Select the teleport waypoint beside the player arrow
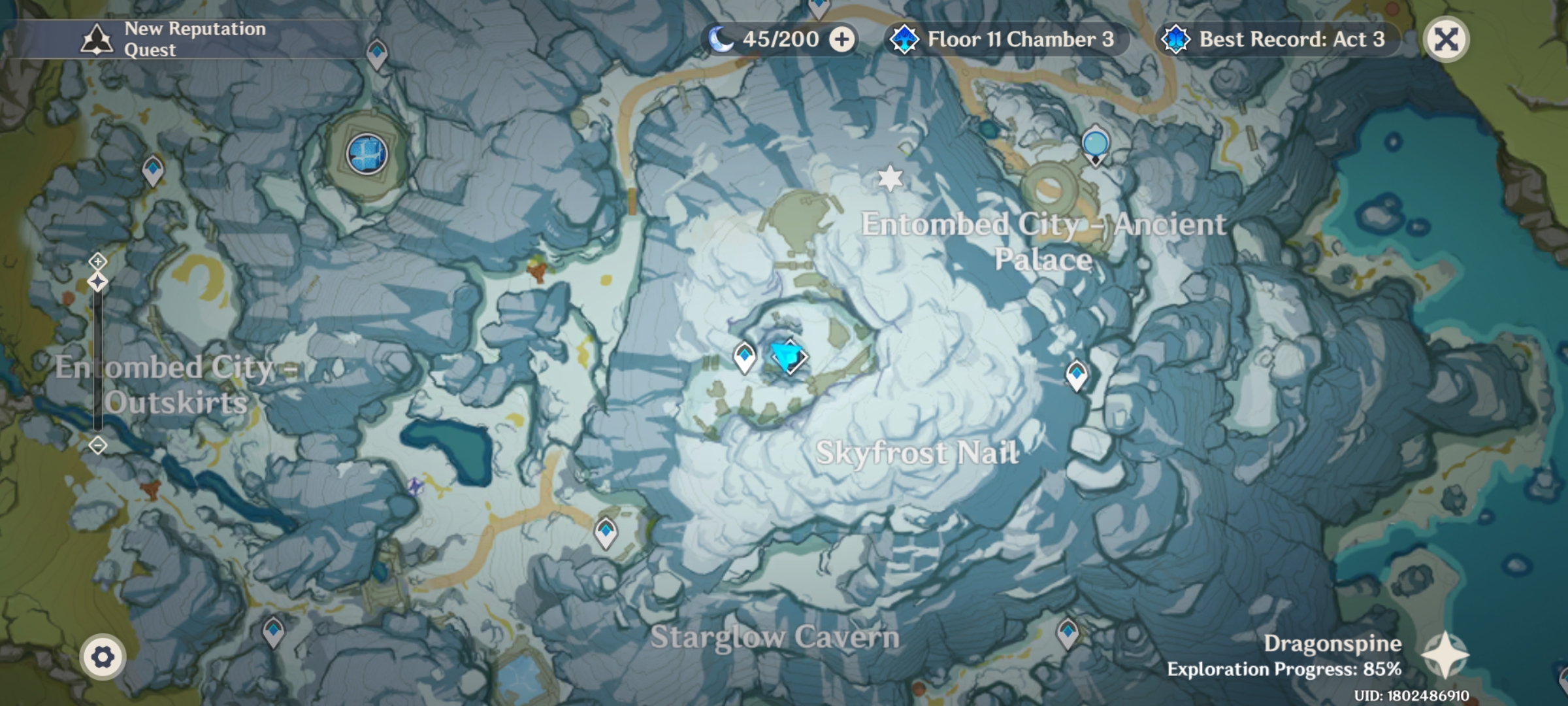This screenshot has width=1568, height=706. [x=744, y=356]
